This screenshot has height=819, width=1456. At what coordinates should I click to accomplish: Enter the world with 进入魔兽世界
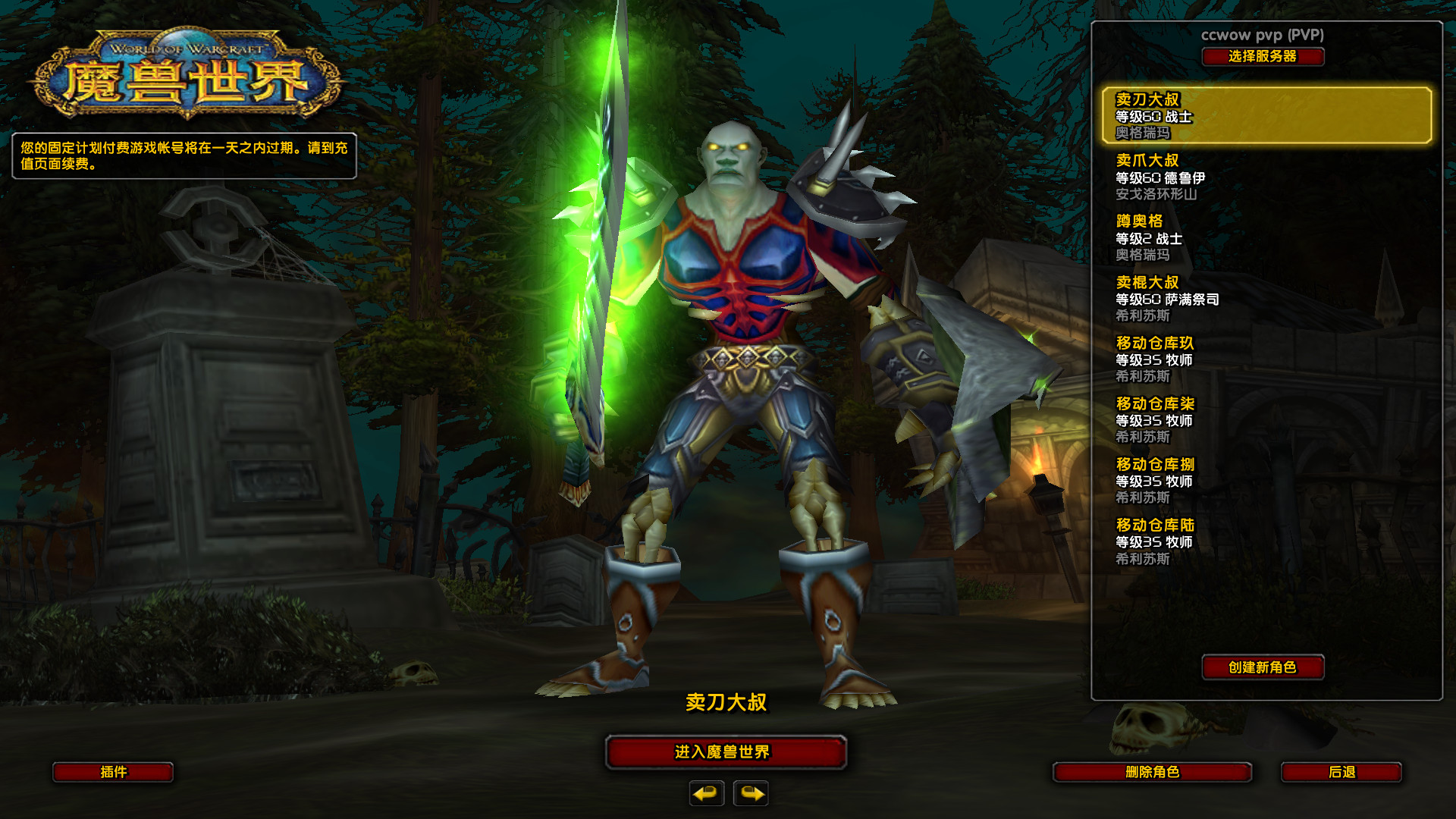(726, 752)
